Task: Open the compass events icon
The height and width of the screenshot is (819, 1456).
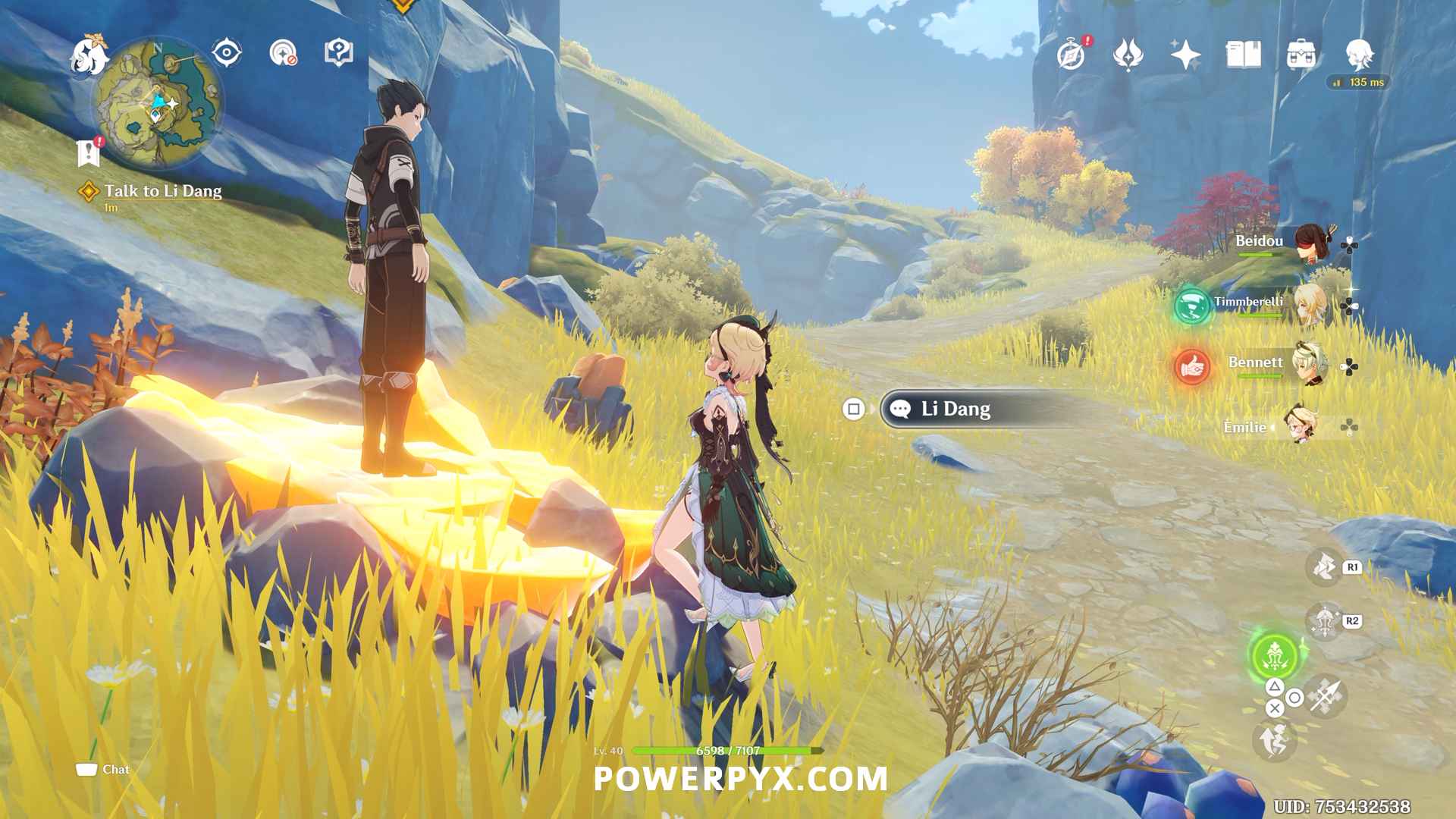Action: tap(1072, 55)
